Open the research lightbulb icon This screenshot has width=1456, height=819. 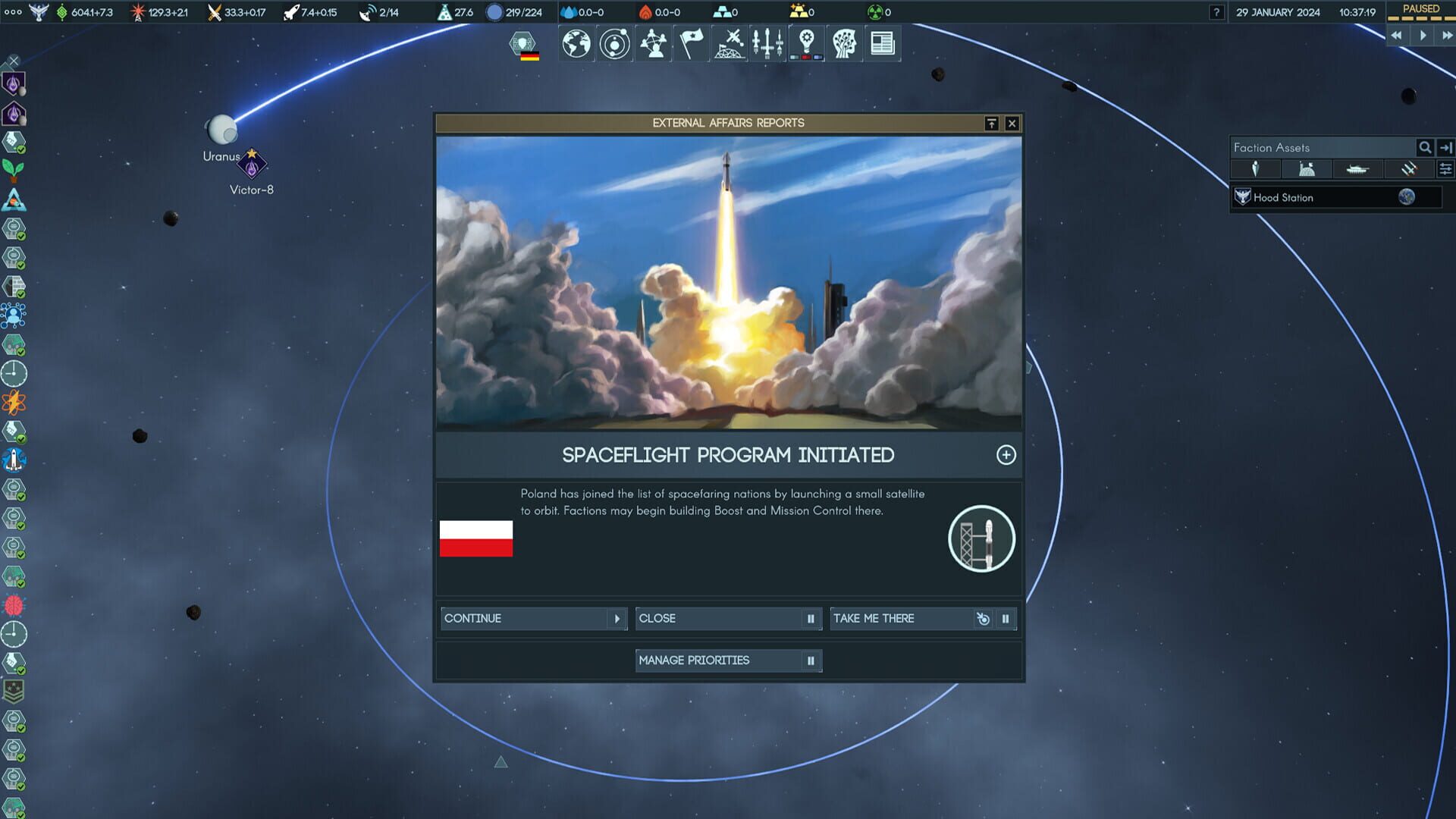(806, 43)
